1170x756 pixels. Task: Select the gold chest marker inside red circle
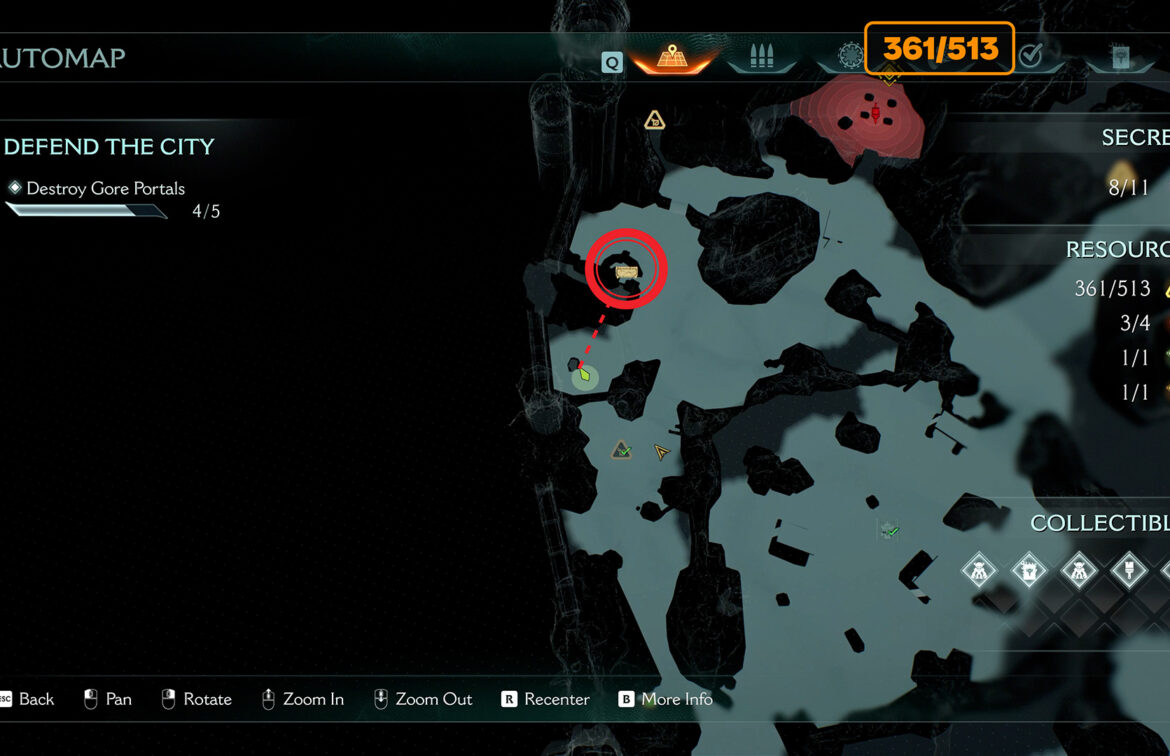(x=627, y=271)
